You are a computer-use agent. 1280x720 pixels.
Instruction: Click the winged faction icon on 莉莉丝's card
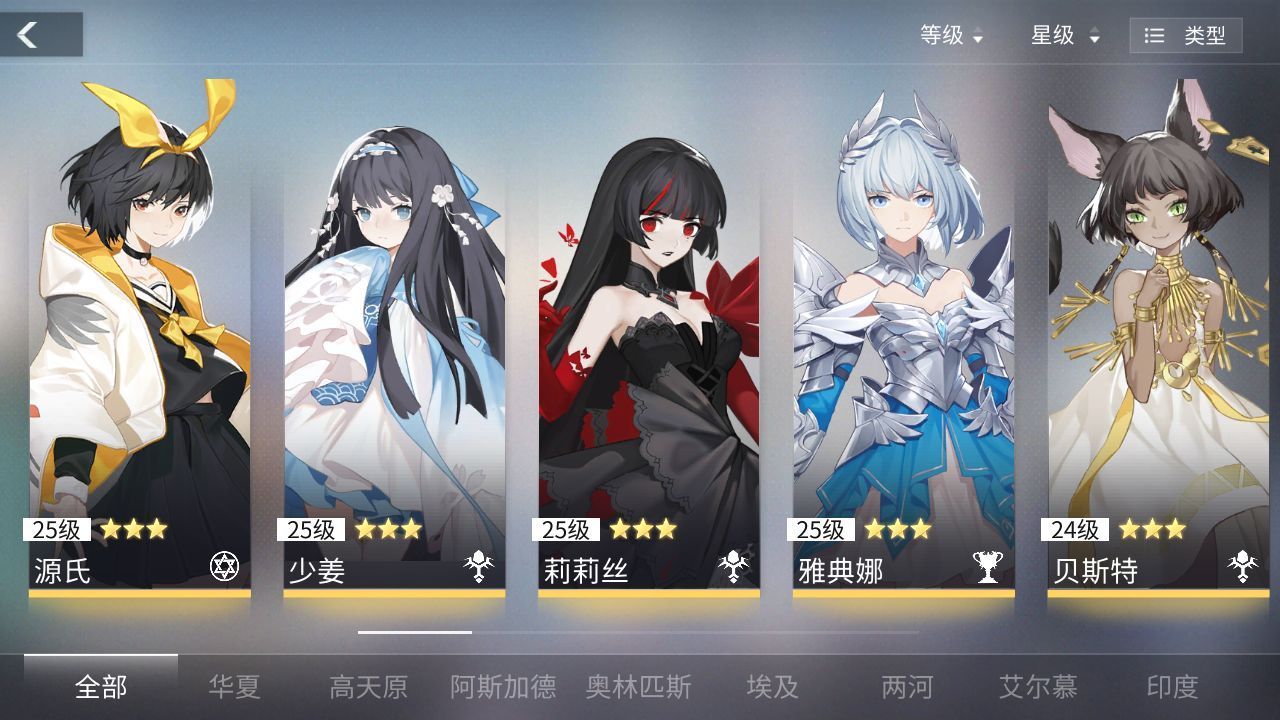point(733,564)
